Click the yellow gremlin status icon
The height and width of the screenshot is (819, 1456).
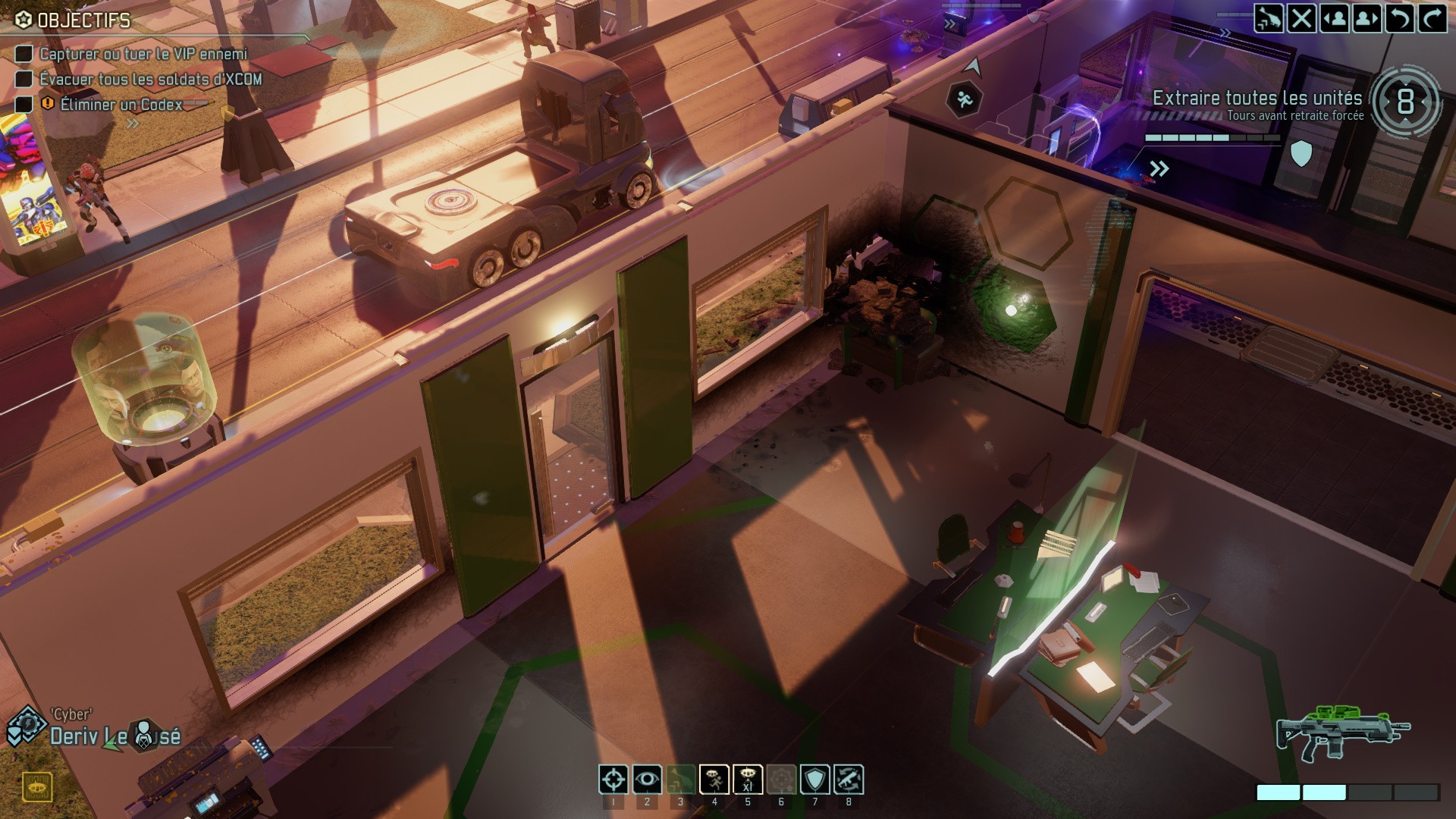pos(36,788)
